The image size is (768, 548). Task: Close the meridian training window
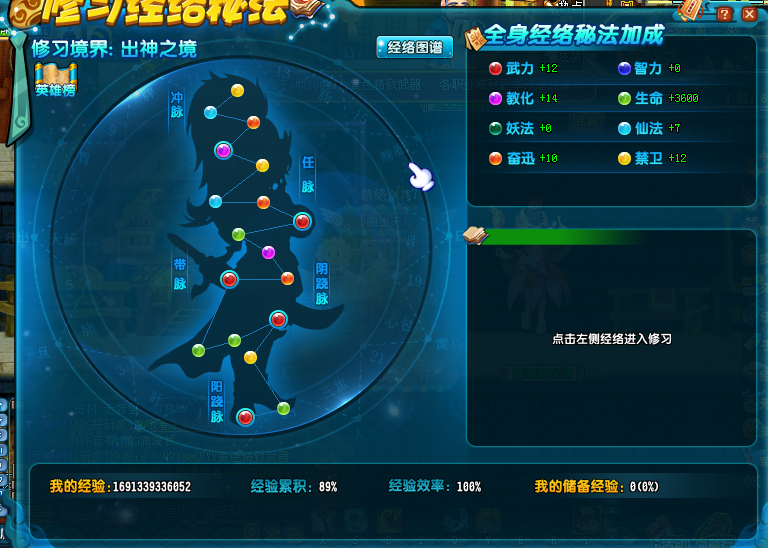749,15
